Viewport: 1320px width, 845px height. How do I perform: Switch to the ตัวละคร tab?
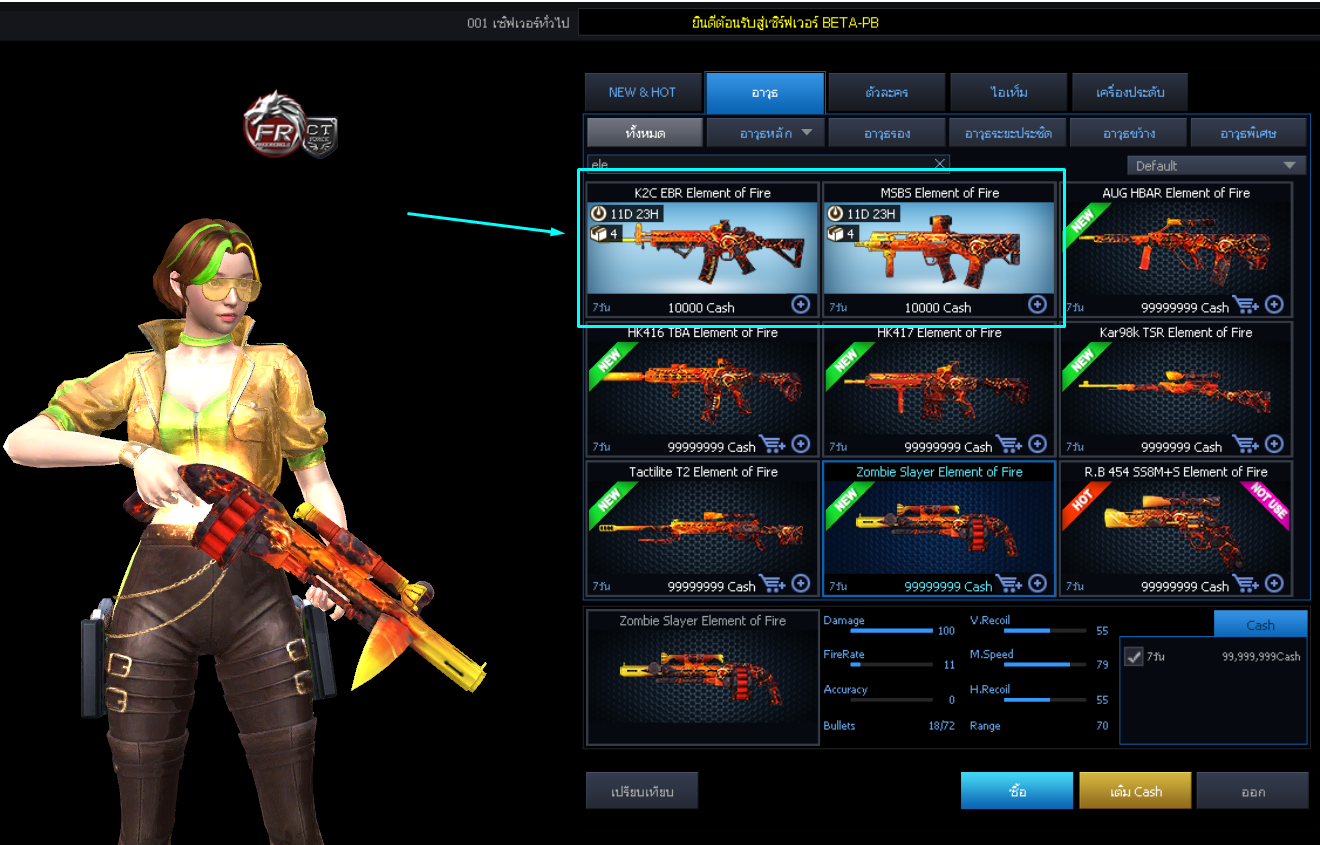pyautogui.click(x=885, y=92)
